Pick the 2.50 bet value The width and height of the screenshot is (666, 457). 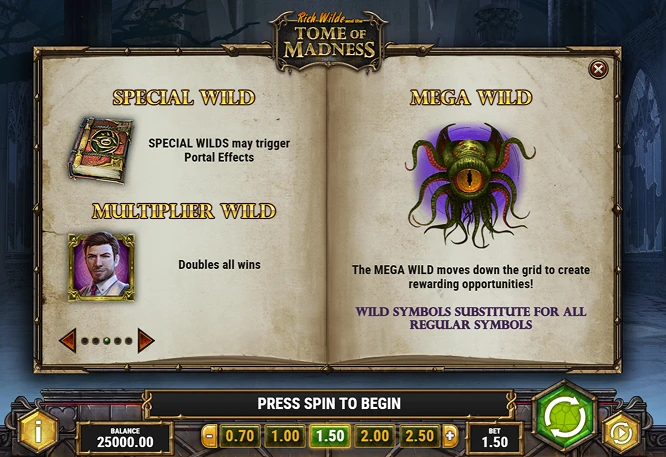coord(419,436)
